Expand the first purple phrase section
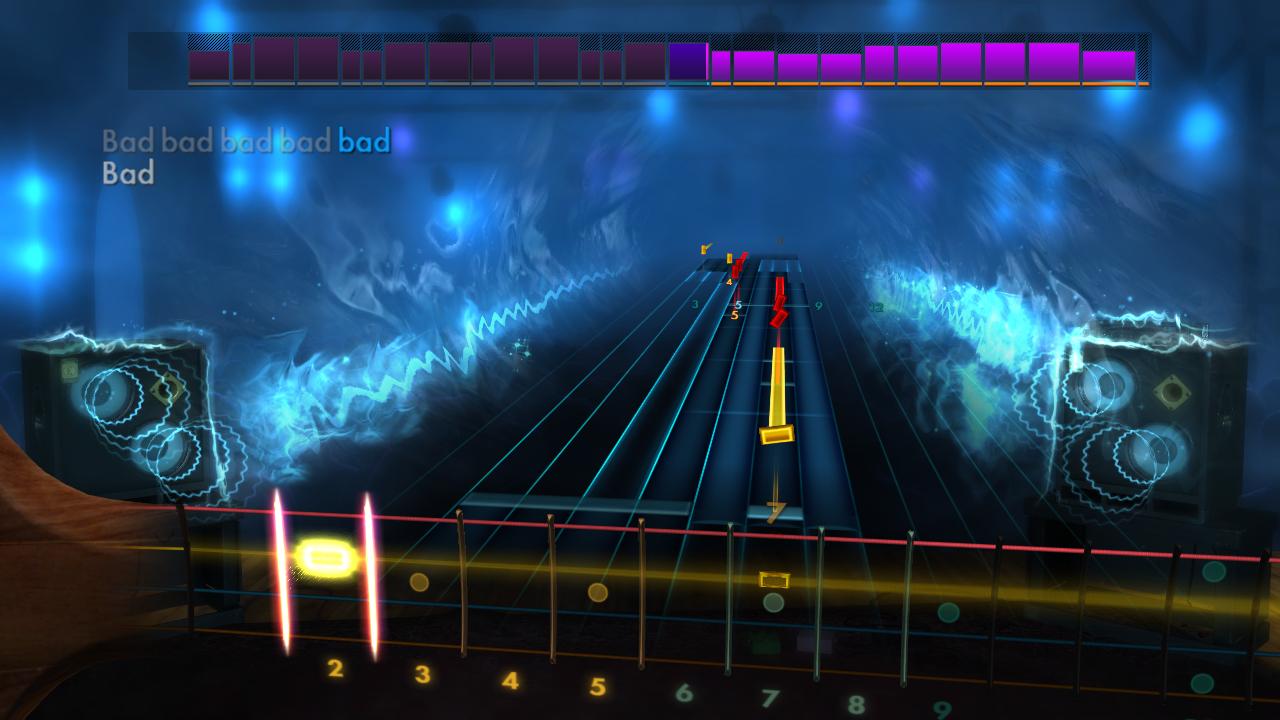Image resolution: width=1280 pixels, height=720 pixels. tap(210, 62)
